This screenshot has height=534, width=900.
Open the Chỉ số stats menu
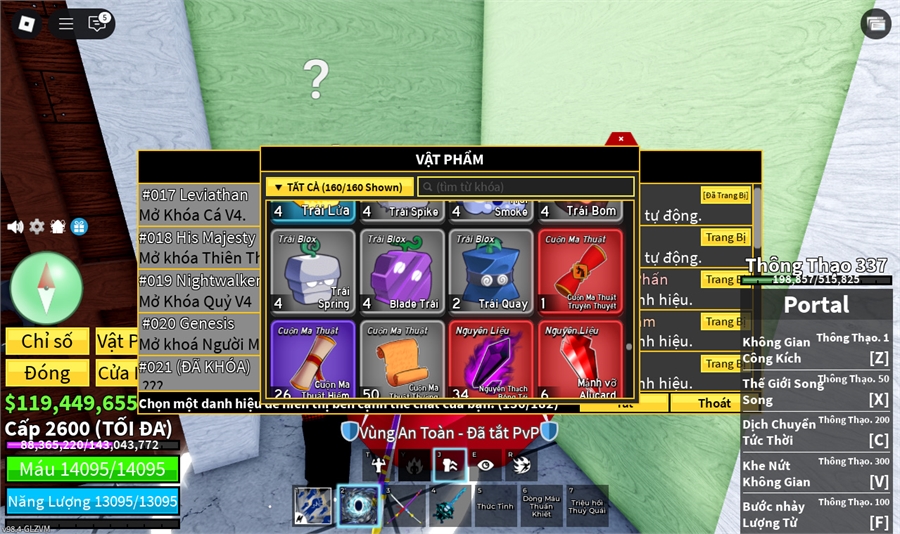[47, 342]
